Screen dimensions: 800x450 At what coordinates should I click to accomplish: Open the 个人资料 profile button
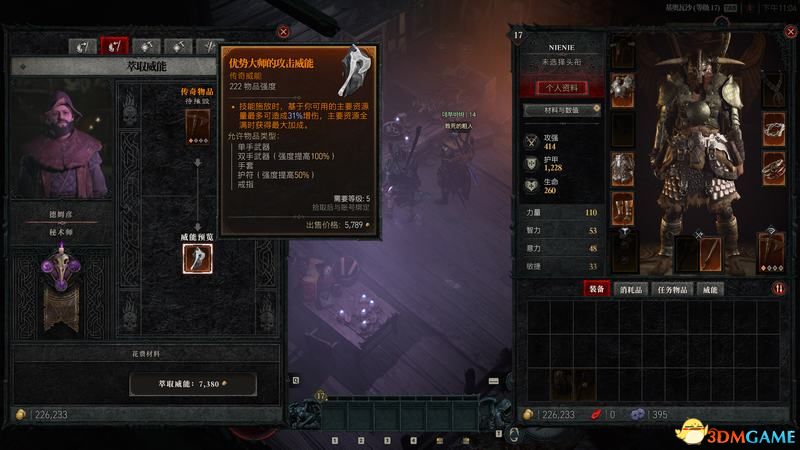(x=555, y=87)
